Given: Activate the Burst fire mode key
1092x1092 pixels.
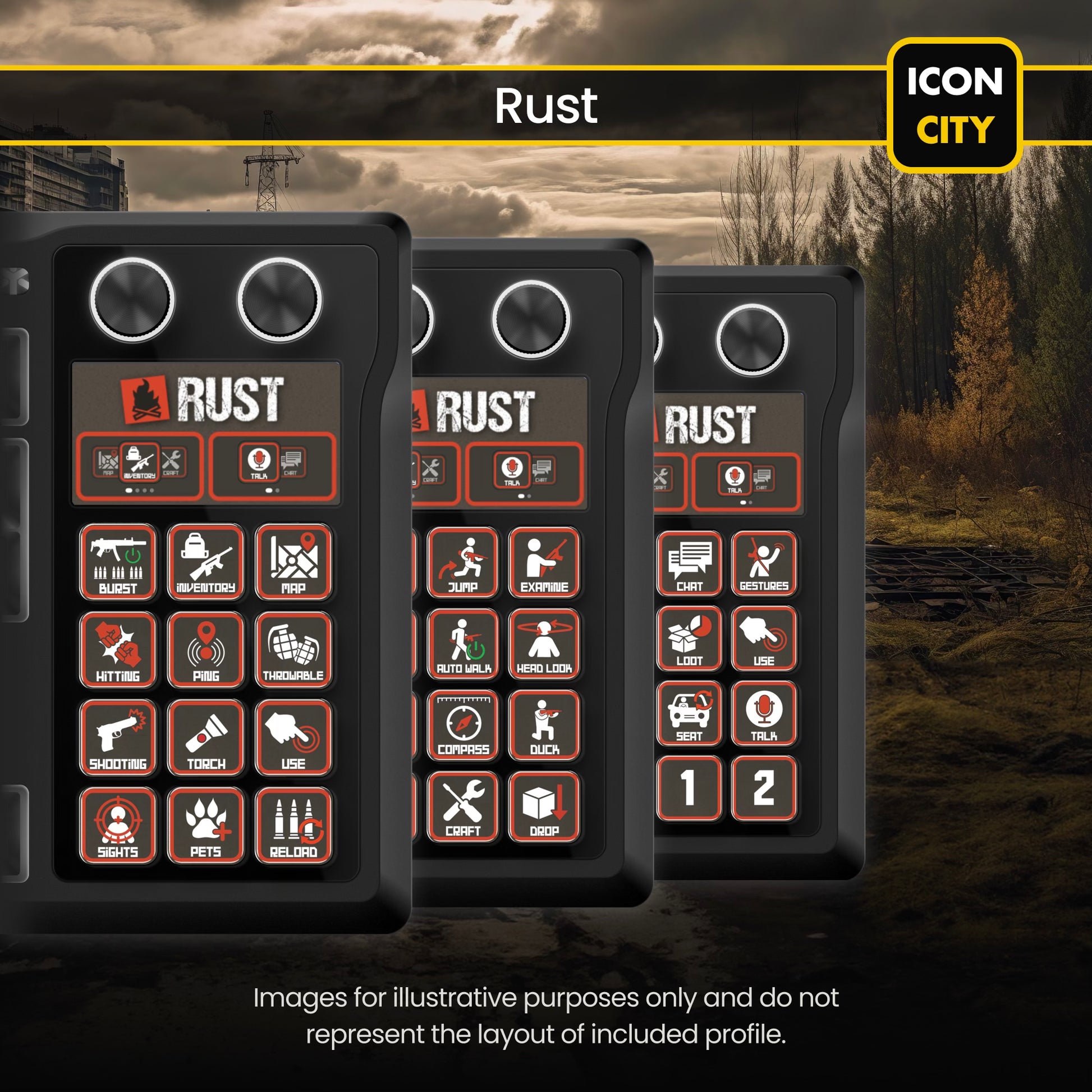Looking at the screenshot, I should (x=118, y=561).
